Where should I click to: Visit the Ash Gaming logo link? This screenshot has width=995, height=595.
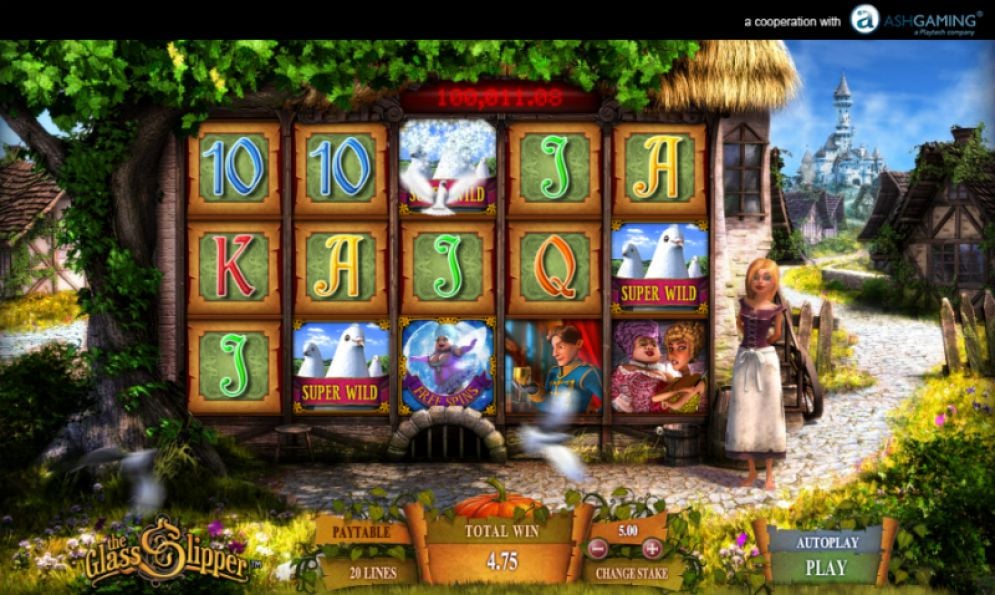(x=915, y=19)
